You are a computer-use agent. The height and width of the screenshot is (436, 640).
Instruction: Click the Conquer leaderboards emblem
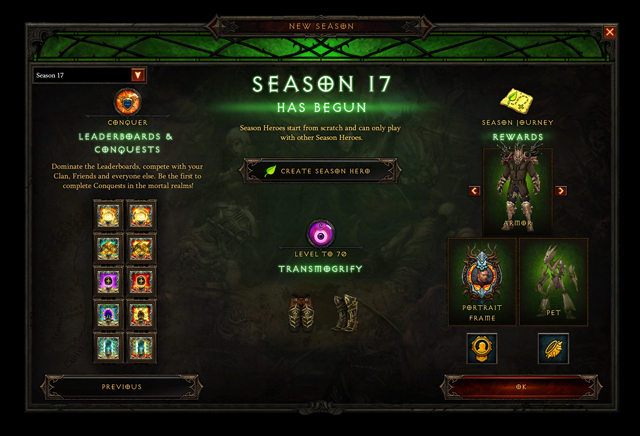pos(127,101)
